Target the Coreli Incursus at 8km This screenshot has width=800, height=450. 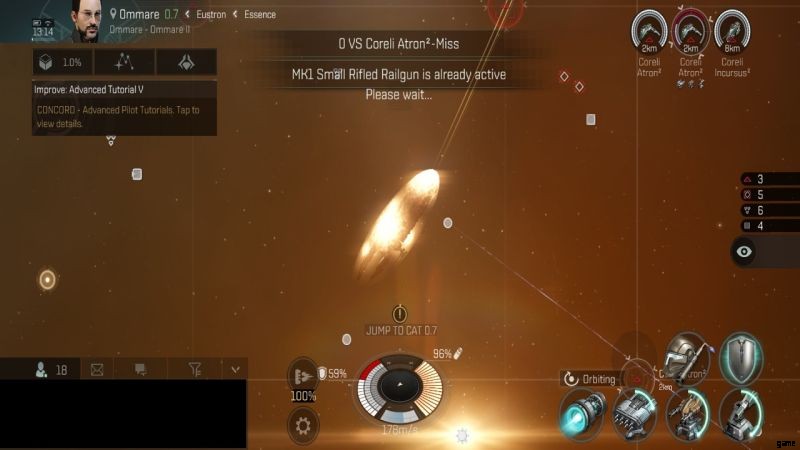[x=733, y=31]
